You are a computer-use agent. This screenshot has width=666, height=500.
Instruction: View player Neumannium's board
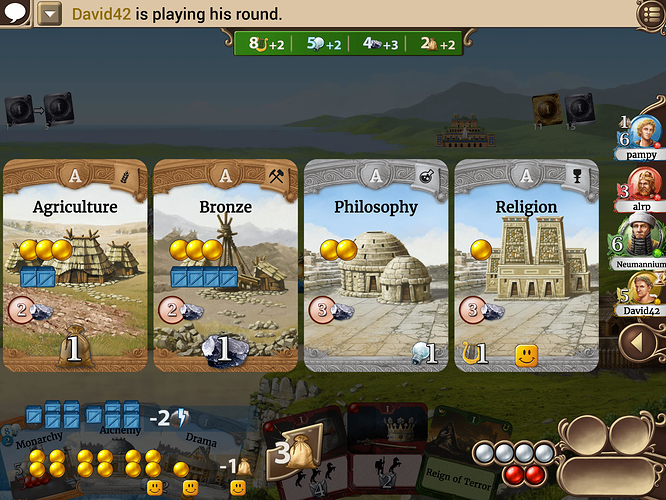click(x=640, y=245)
